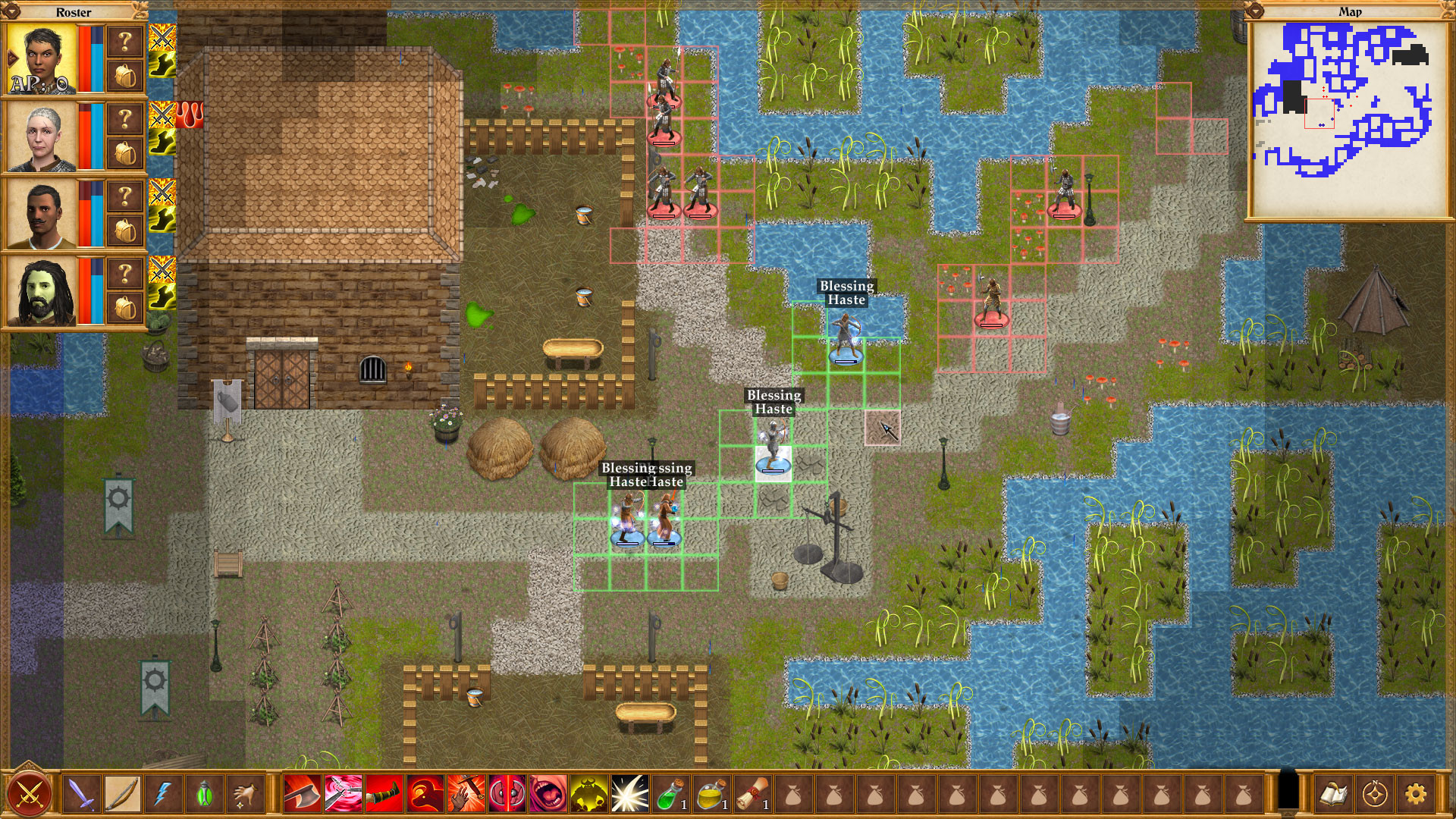Image resolution: width=1456 pixels, height=819 pixels.
Task: Activate the lightning ability icon
Action: pyautogui.click(x=163, y=795)
